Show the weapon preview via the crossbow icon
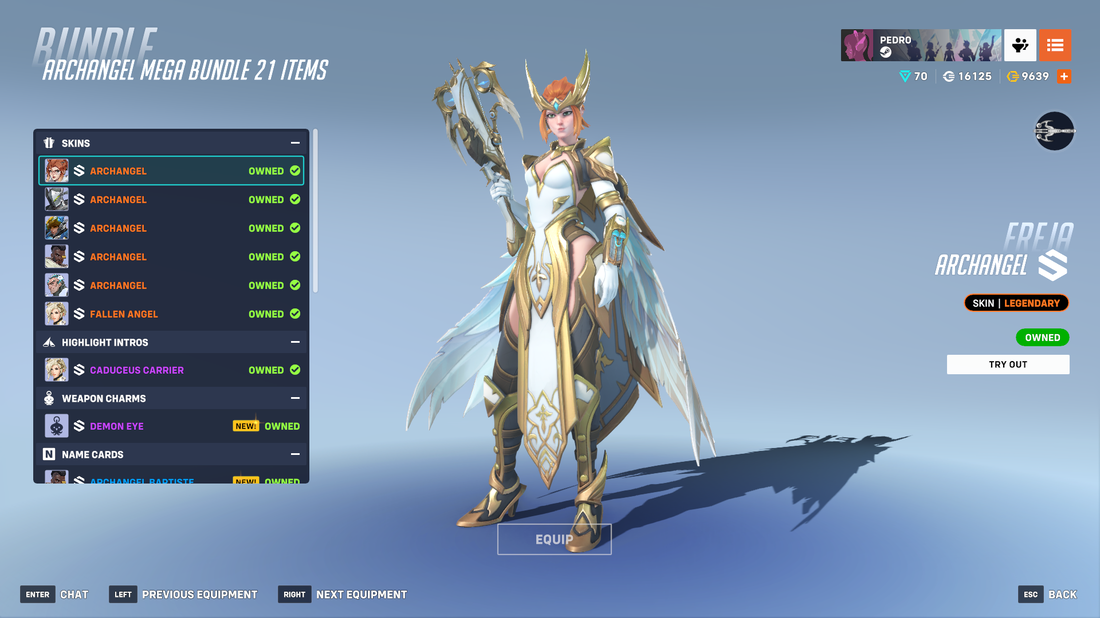This screenshot has width=1100, height=618. (1054, 131)
